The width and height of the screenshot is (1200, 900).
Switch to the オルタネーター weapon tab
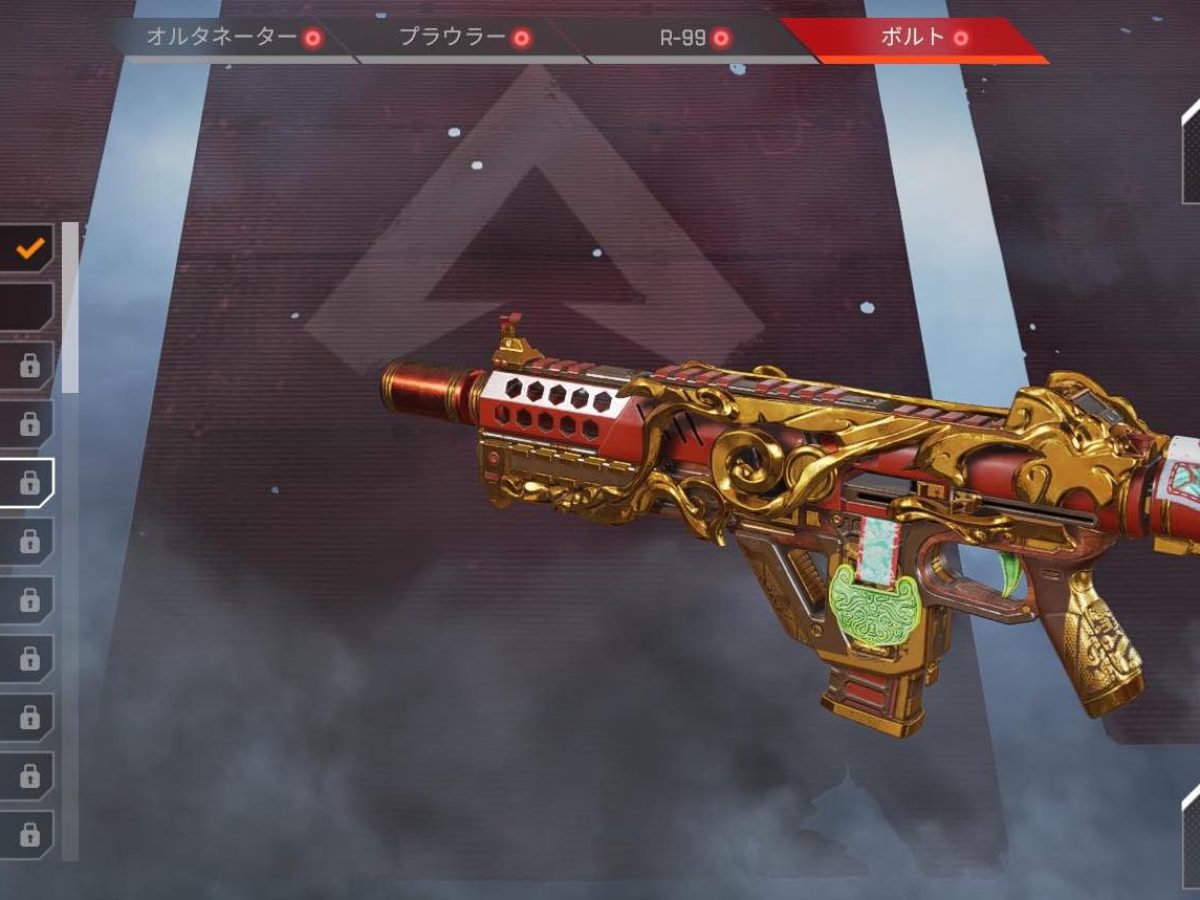point(233,38)
